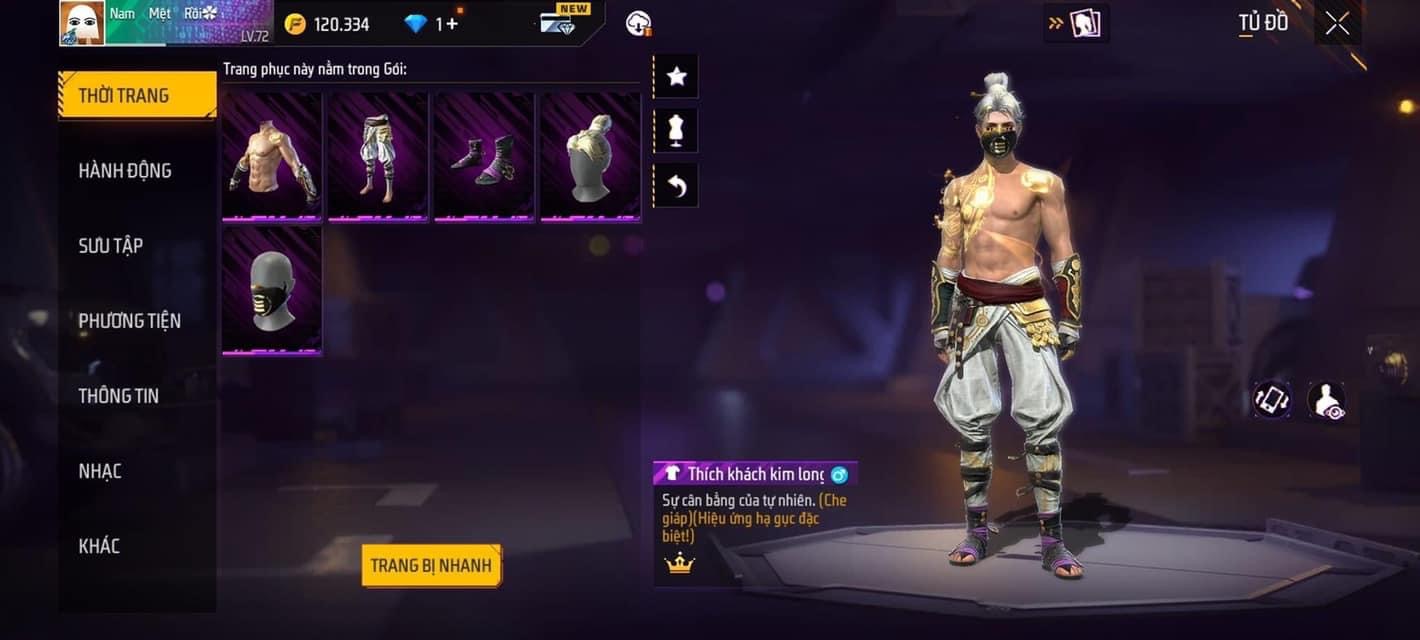Viewport: 1420px width, 640px height.
Task: Show the THÔNG TIN category
Action: point(119,396)
